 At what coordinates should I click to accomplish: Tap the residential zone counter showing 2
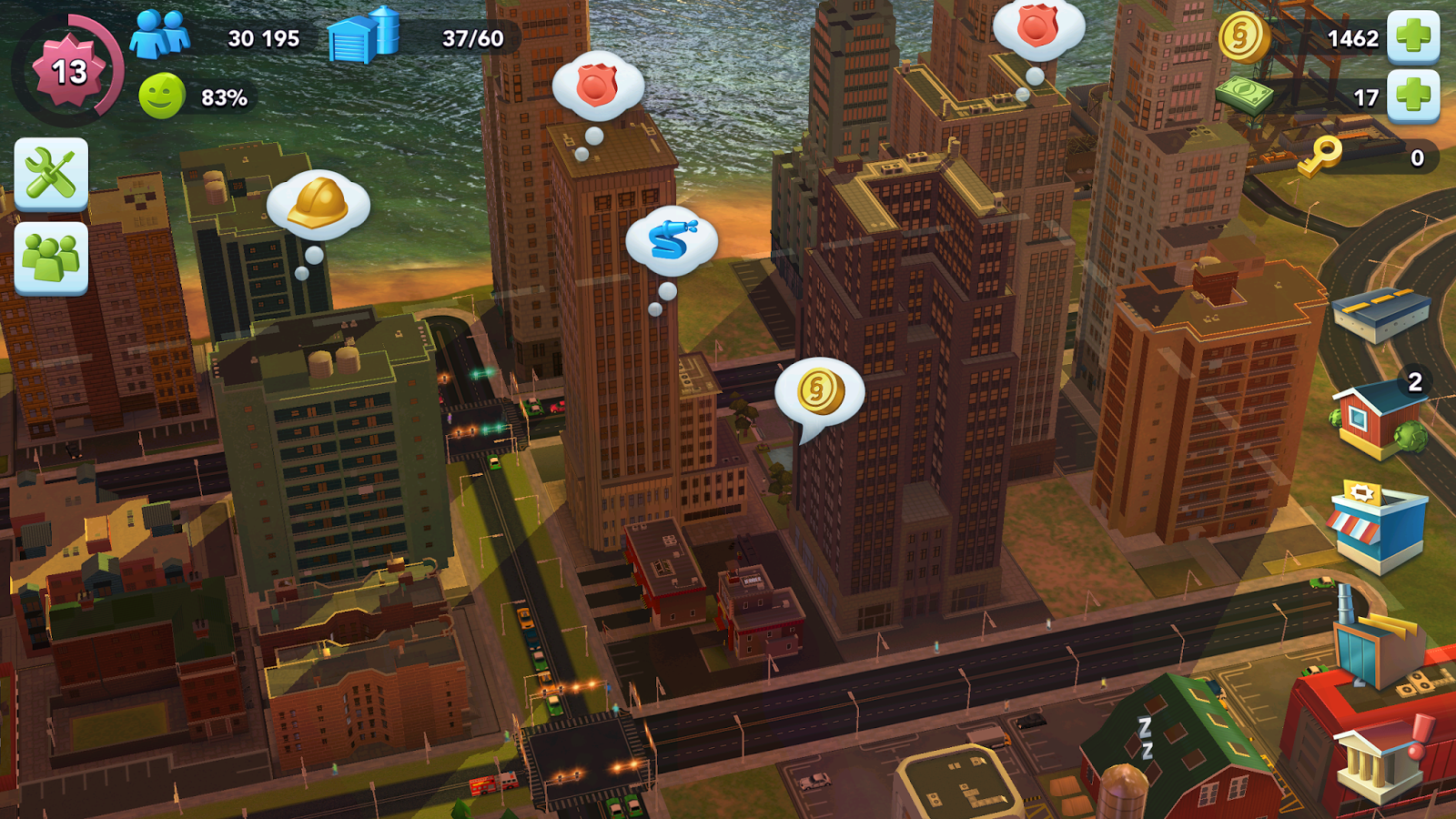coord(1413,380)
